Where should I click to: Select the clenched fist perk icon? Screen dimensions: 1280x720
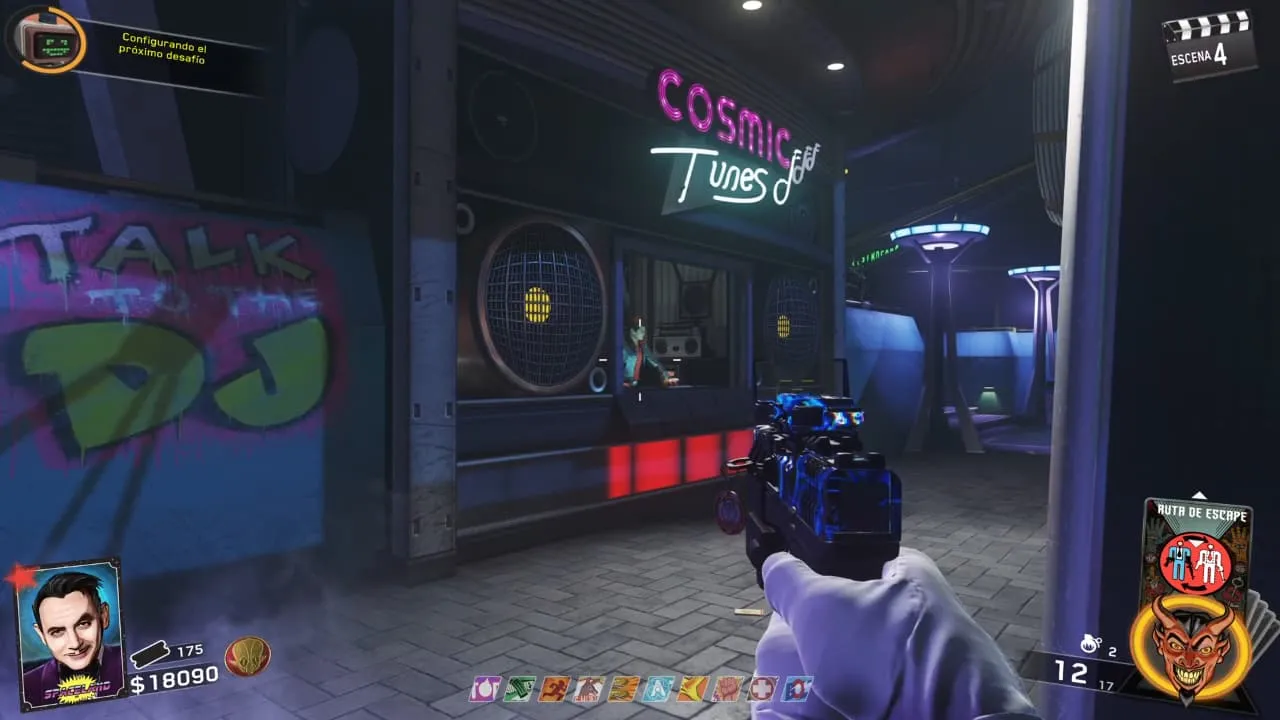[x=728, y=688]
